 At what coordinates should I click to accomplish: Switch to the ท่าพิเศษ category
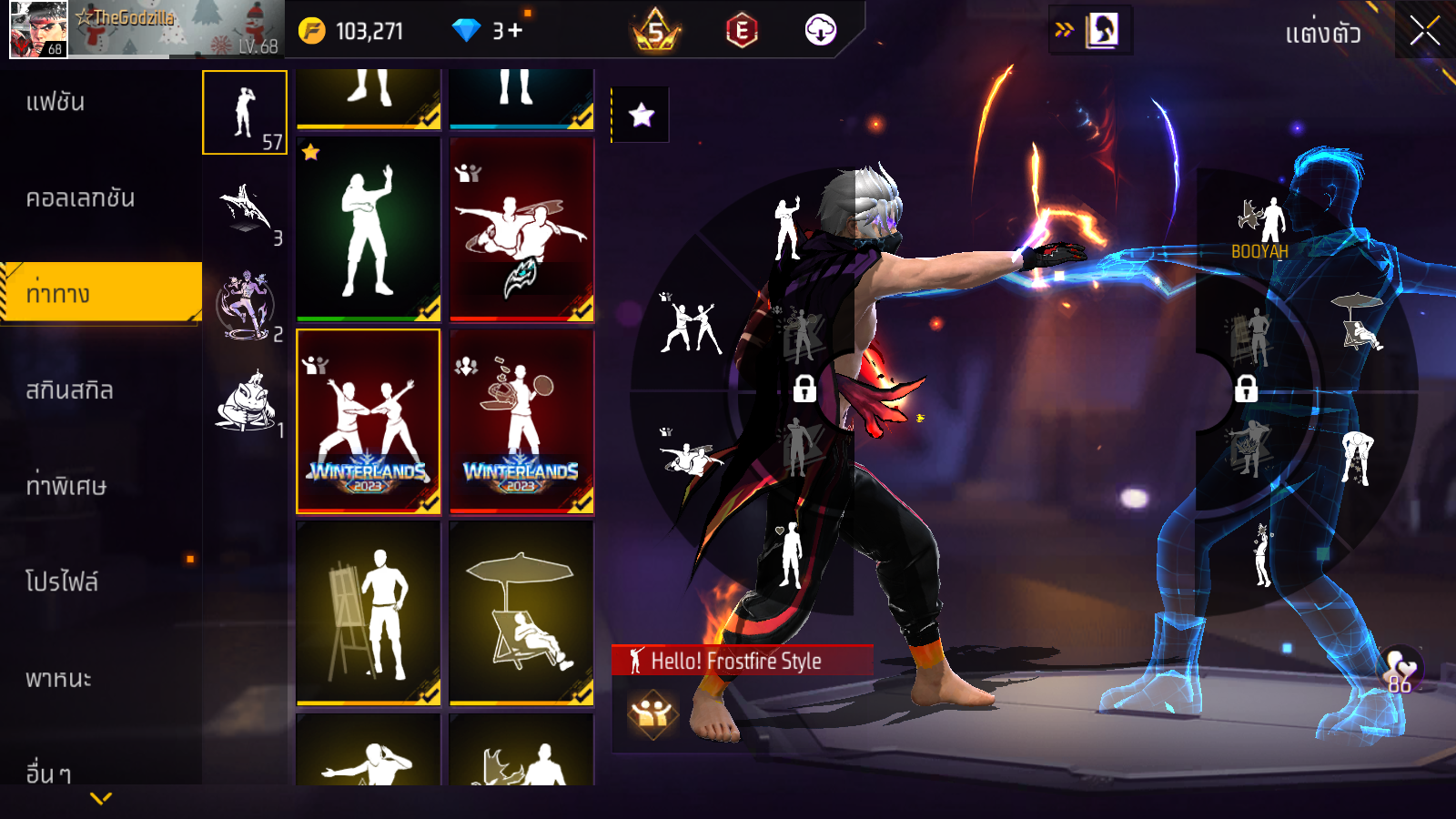point(66,486)
